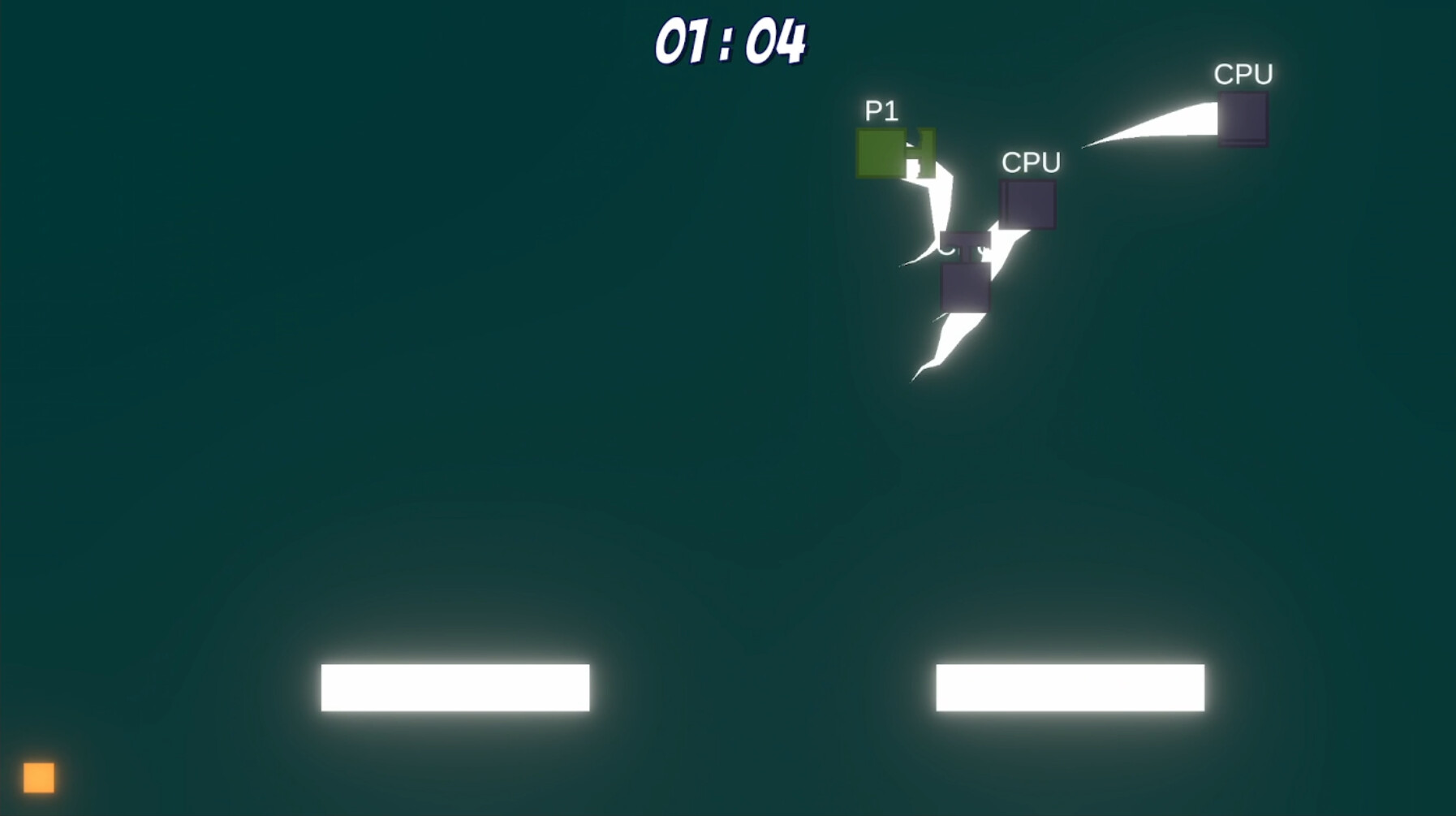Screen dimensions: 1456x816
Task: Expand the match timer display
Action: click(x=729, y=39)
